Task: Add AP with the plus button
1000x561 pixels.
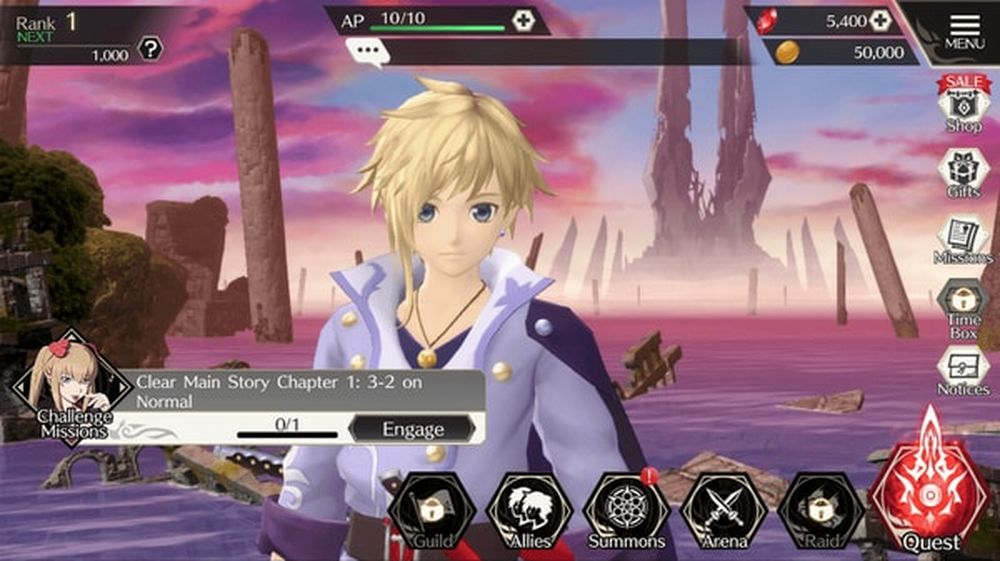Action: 523,20
